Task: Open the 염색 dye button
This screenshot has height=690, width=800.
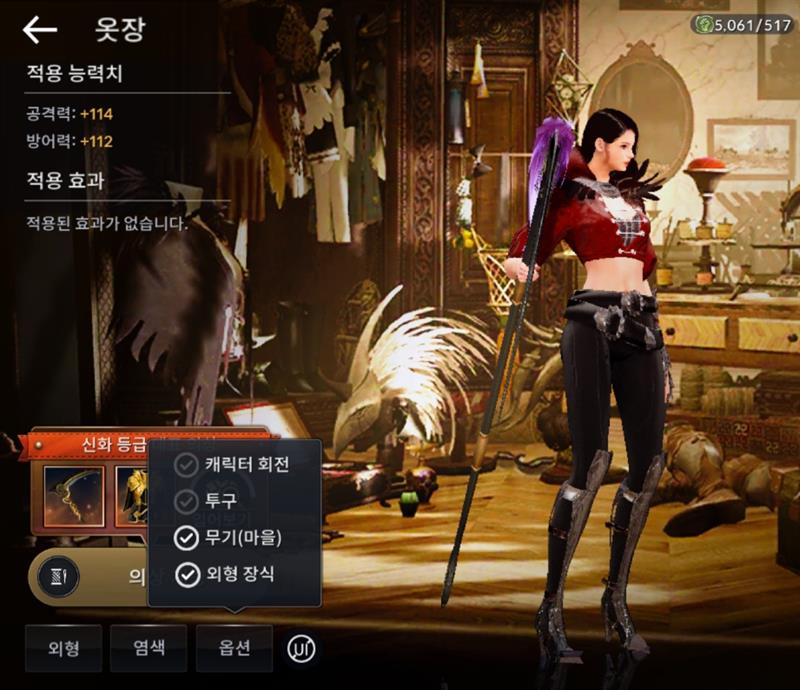Action: coord(149,648)
